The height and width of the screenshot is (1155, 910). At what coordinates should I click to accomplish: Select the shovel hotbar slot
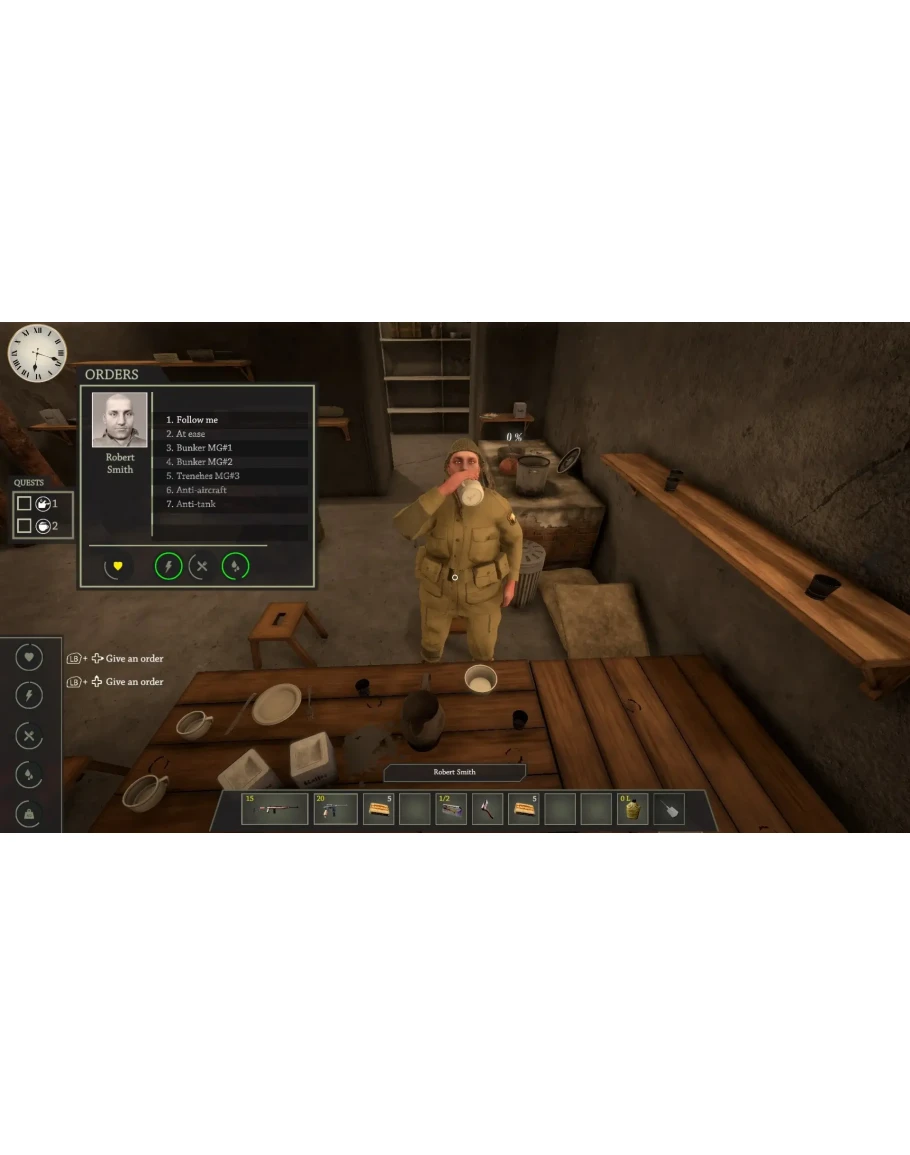click(669, 808)
